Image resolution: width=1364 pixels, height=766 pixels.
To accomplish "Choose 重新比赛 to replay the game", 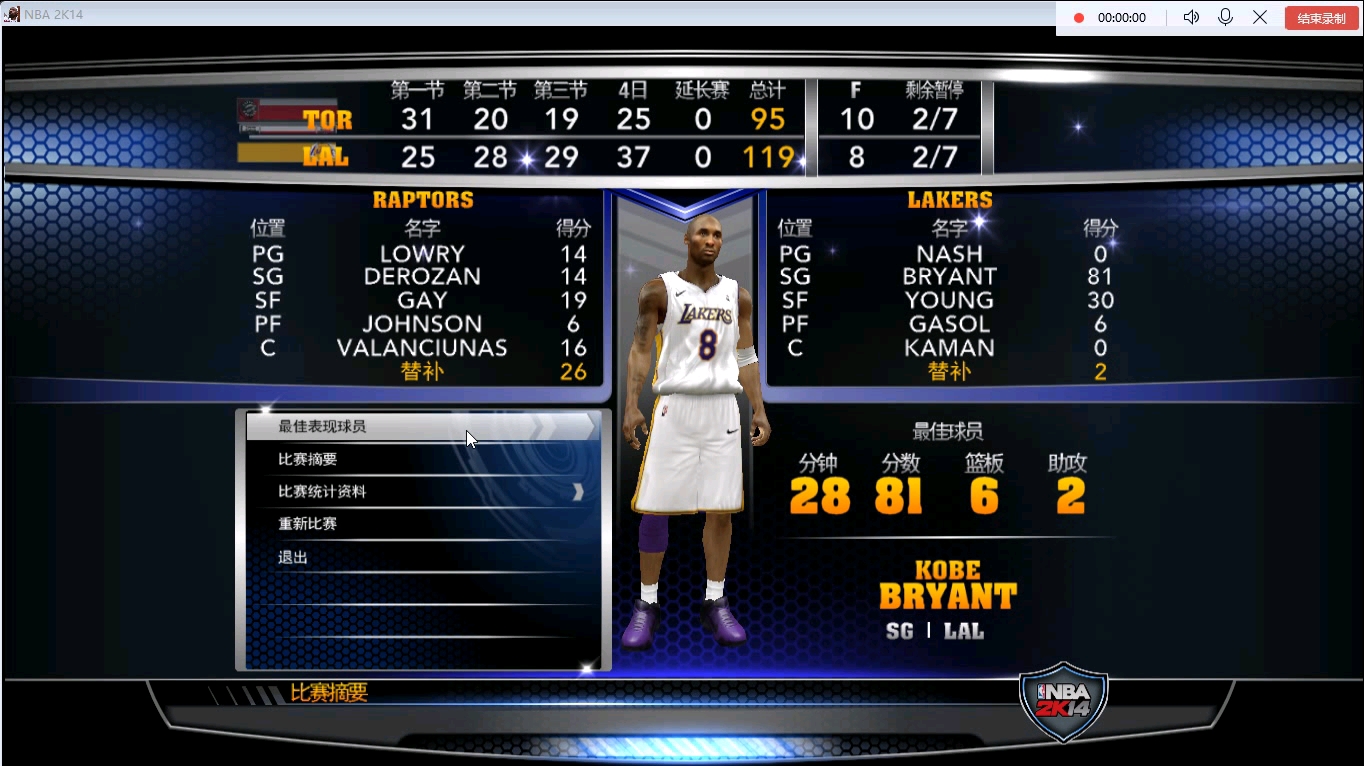I will click(308, 524).
